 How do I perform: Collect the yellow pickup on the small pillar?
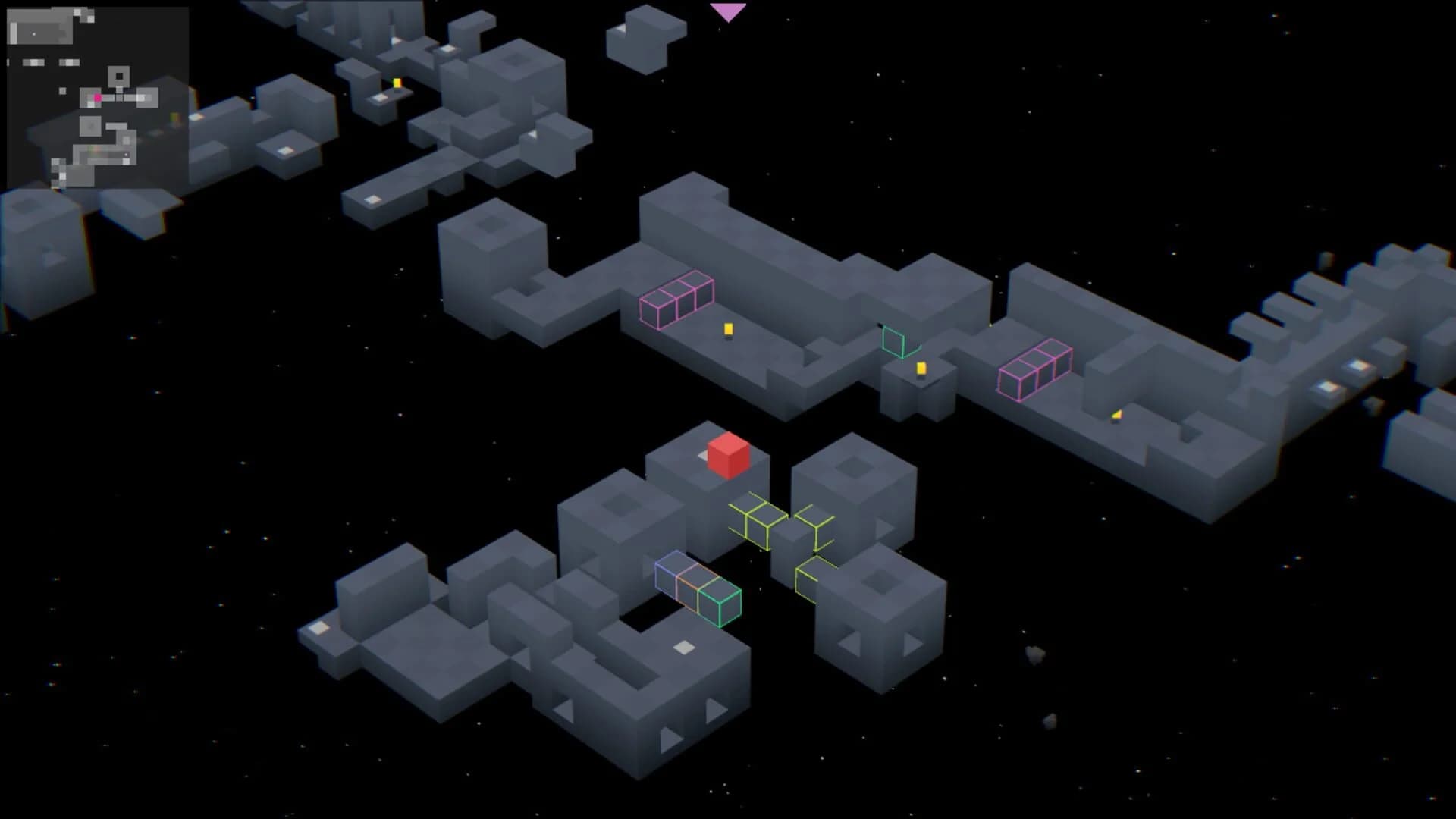click(921, 369)
